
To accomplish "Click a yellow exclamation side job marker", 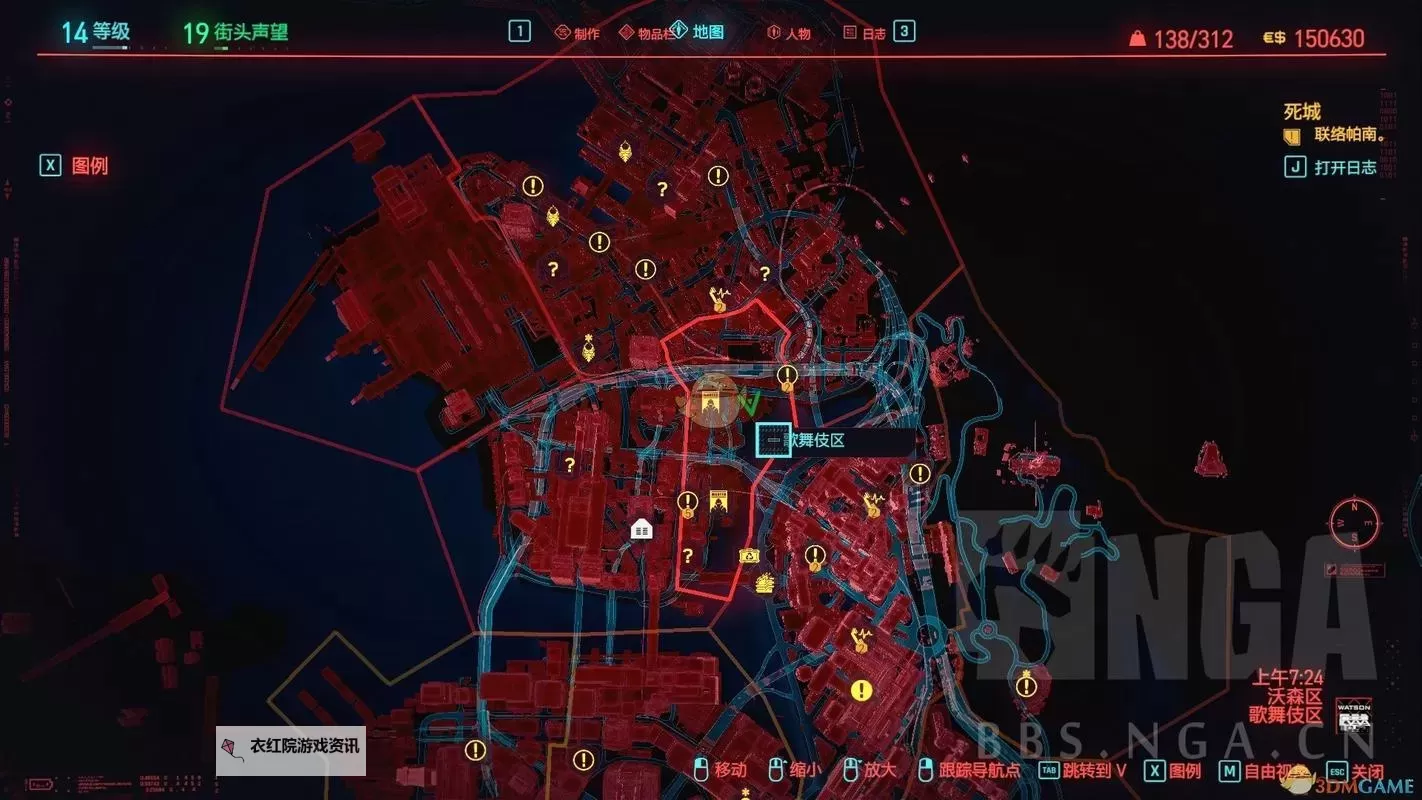I will [x=533, y=184].
